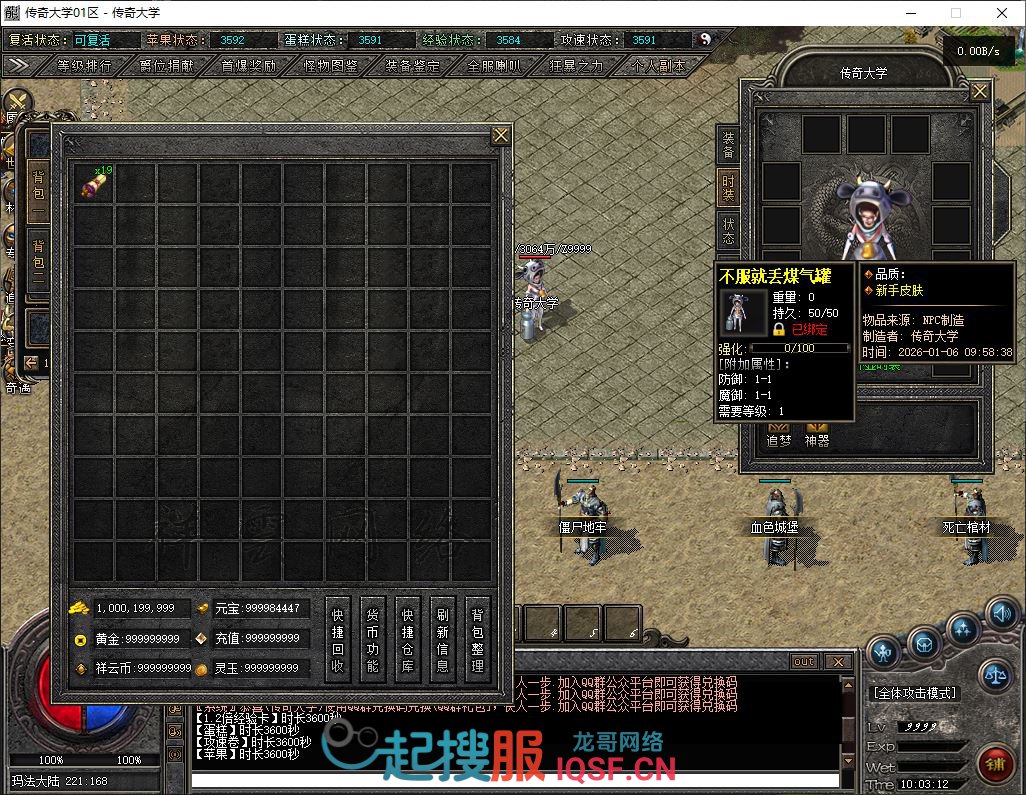Open the 装备鉴定 equipment appraisal
This screenshot has width=1026, height=795.
(412, 66)
